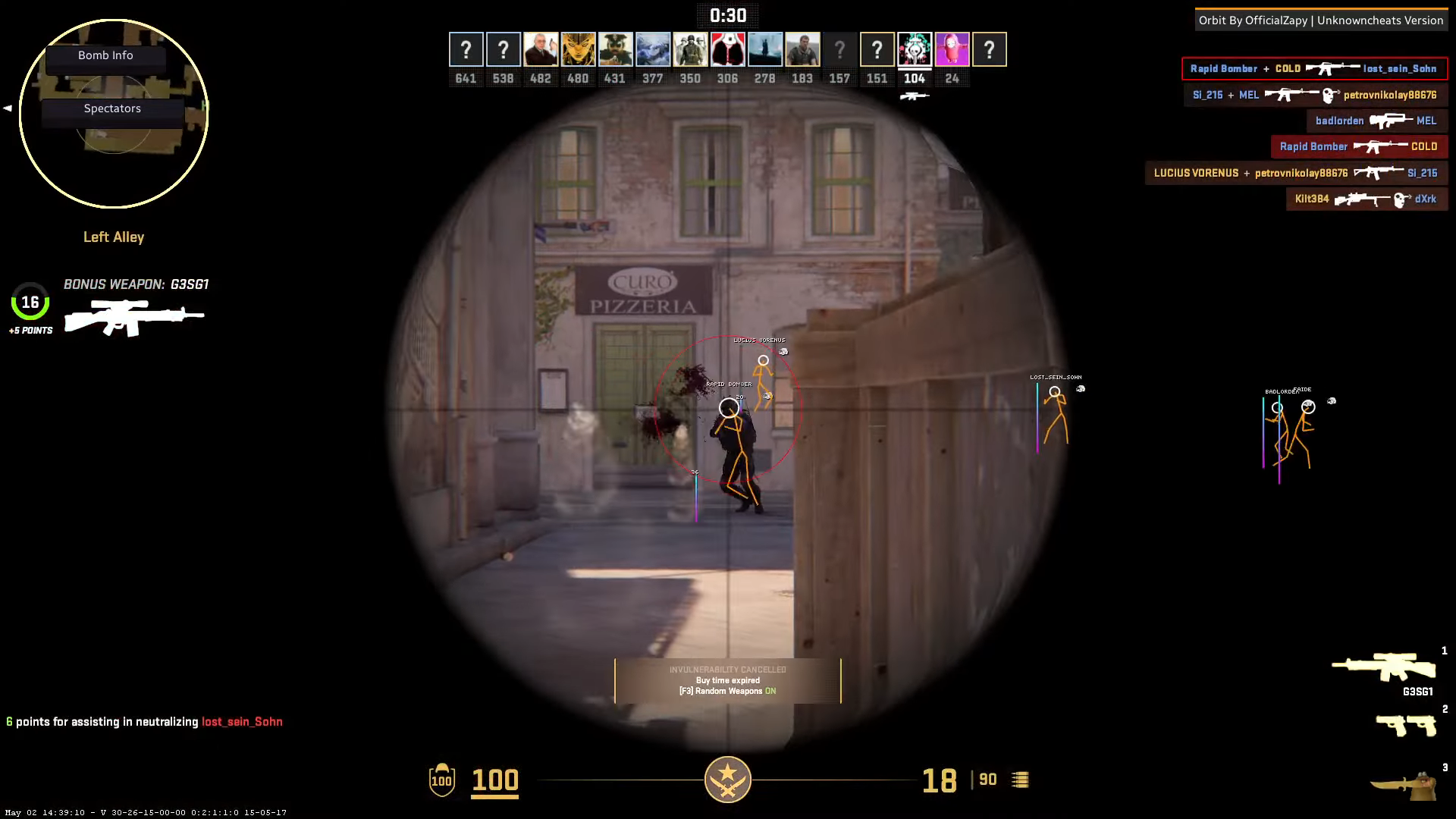The width and height of the screenshot is (1456, 819).
Task: Open the Bomb Info overlay panel
Action: tap(105, 55)
